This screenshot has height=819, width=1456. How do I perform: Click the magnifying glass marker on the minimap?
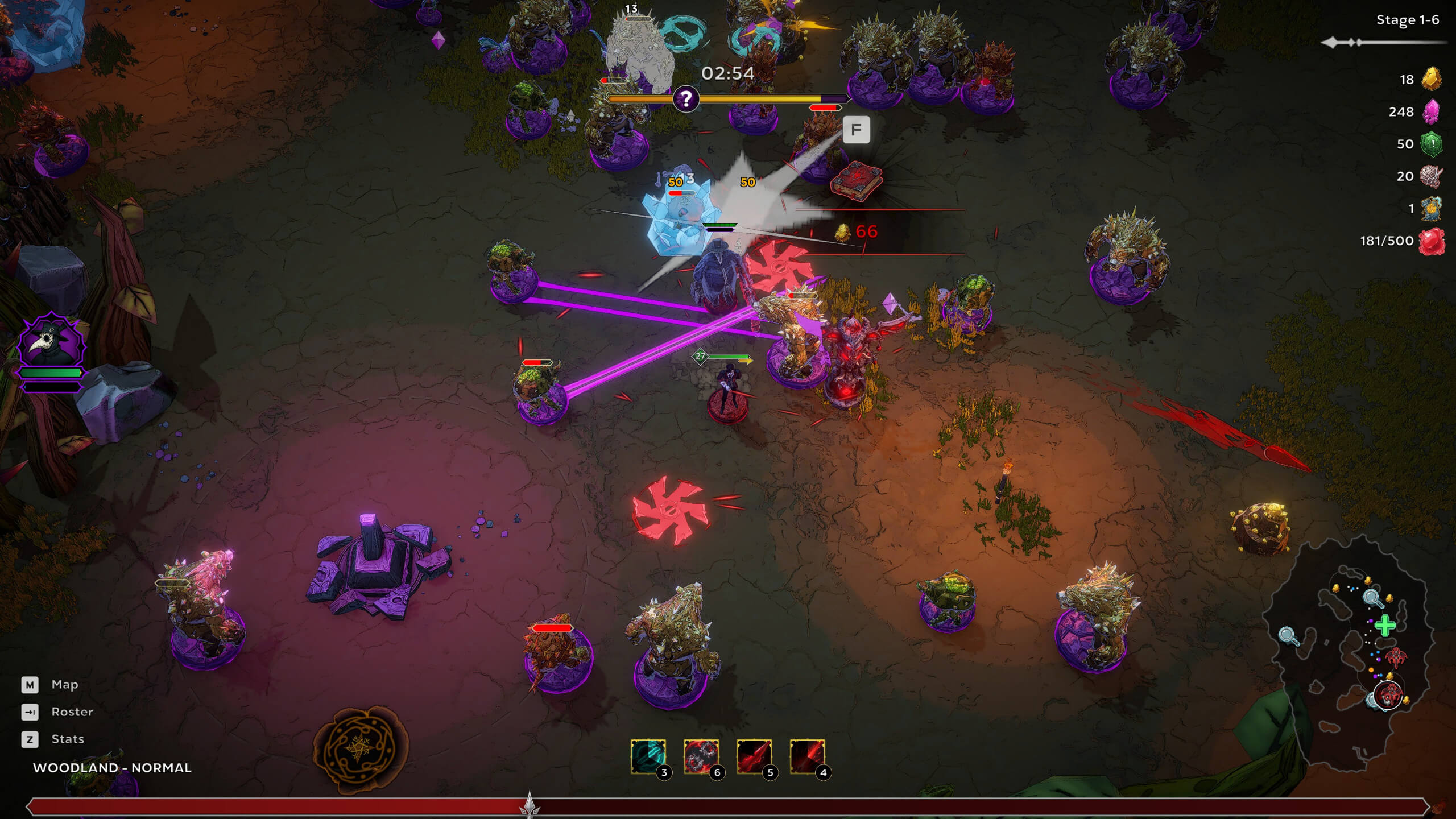pos(1371,598)
